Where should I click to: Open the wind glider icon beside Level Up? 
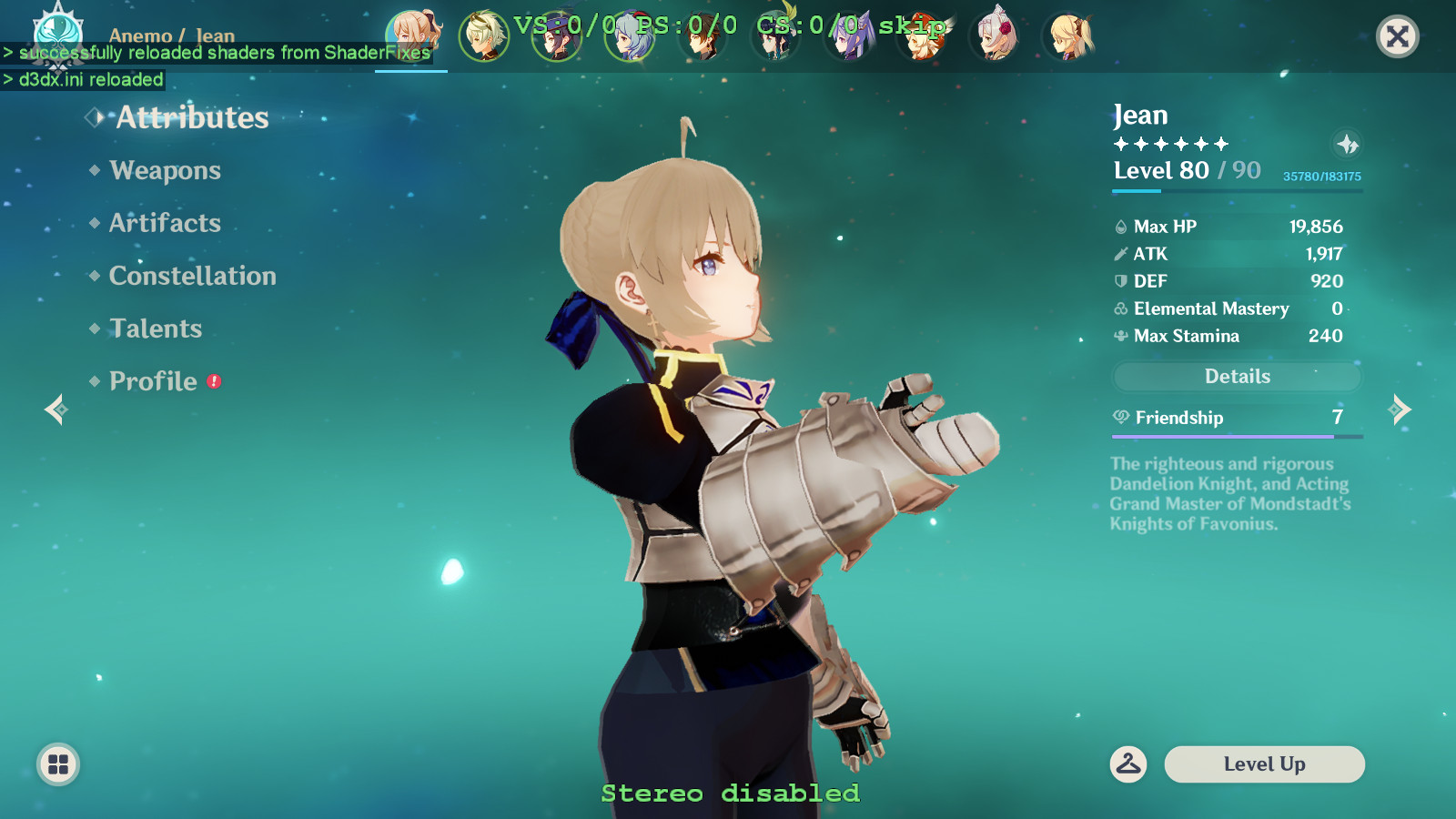pos(1129,764)
